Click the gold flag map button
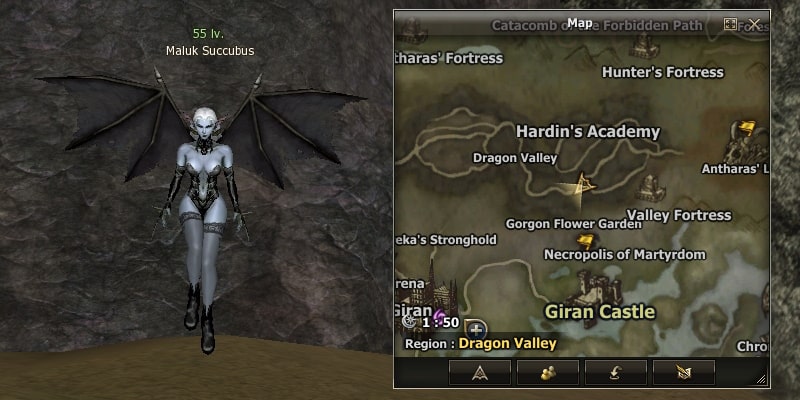 [684, 372]
